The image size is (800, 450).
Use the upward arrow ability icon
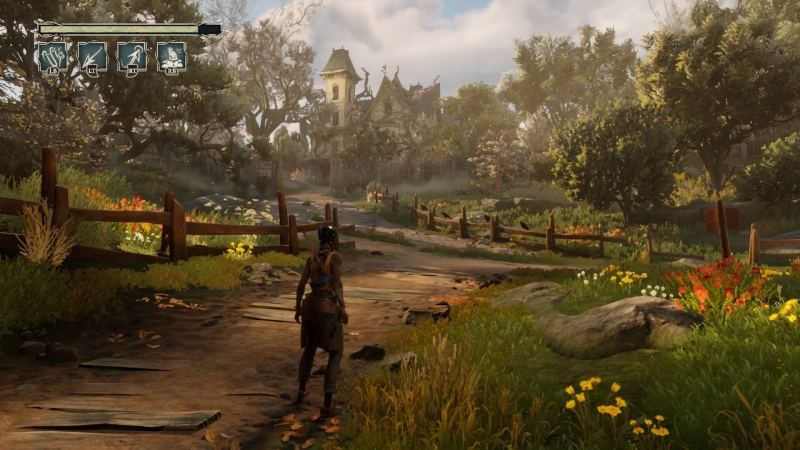point(132,56)
